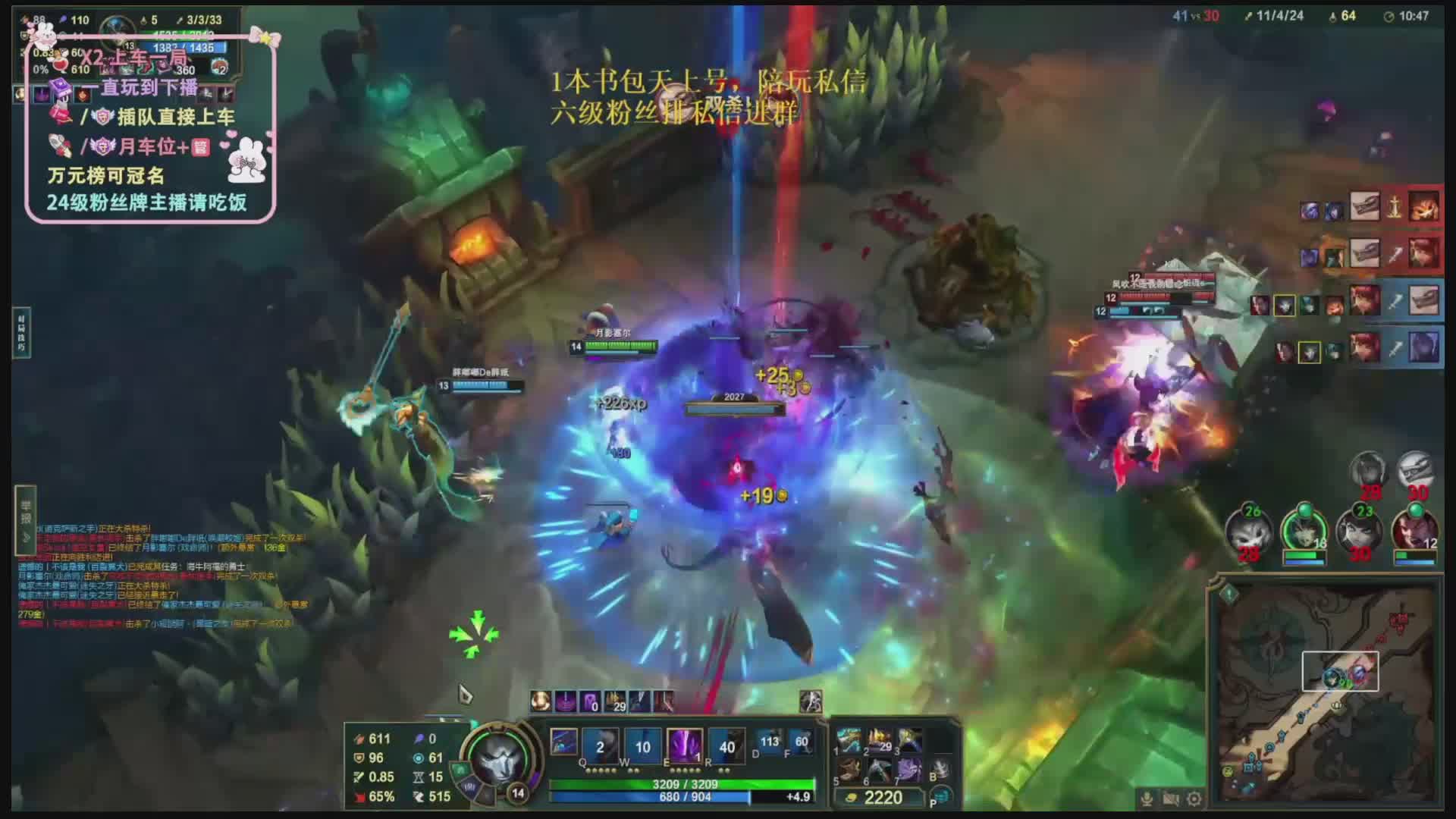The image size is (1456, 819).
Task: Select the purple item in slot 7
Action: pyautogui.click(x=909, y=771)
